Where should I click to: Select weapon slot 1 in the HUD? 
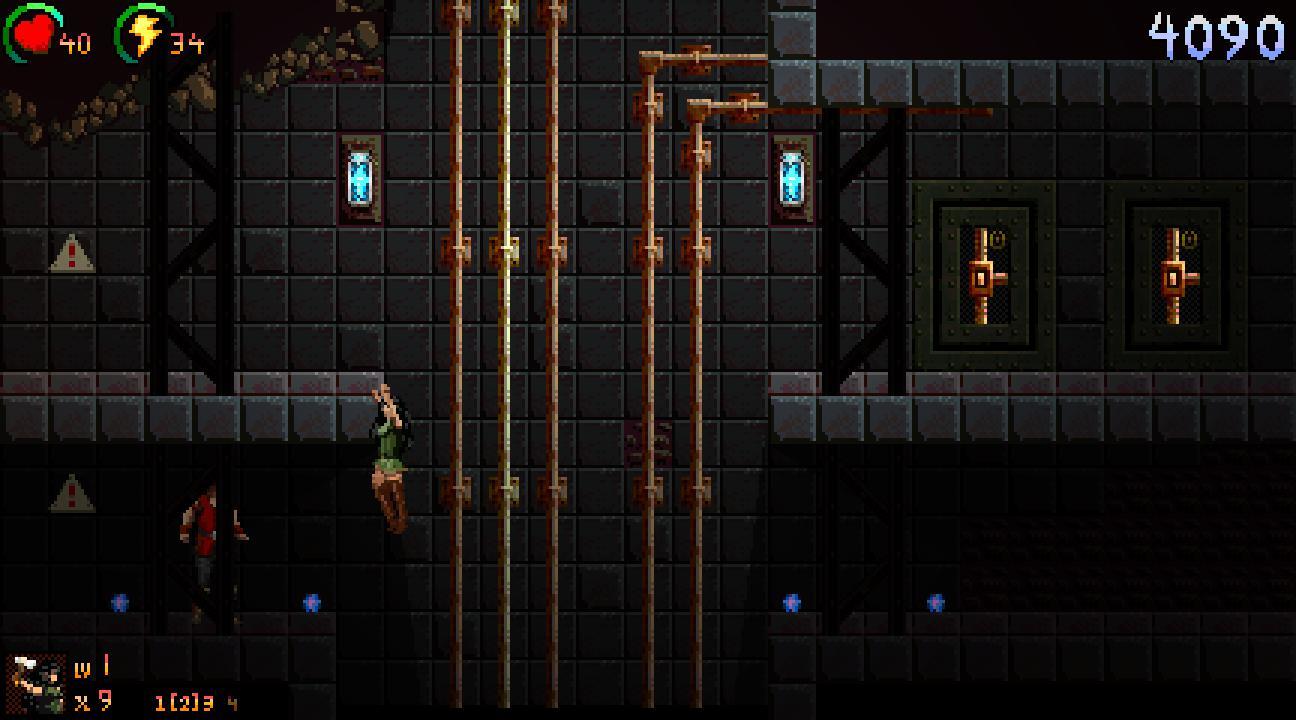pos(159,702)
